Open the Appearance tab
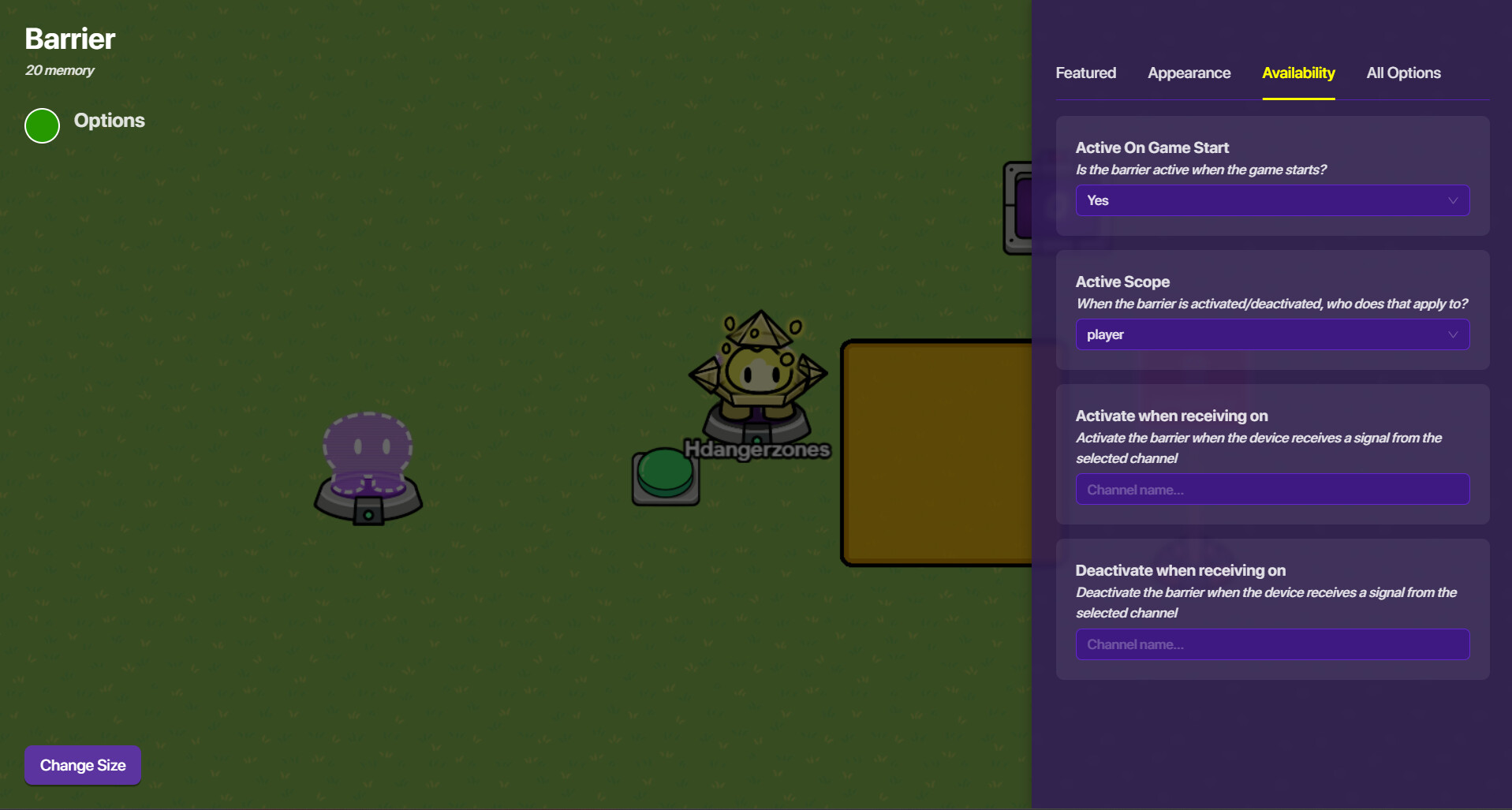Viewport: 1512px width, 810px height. [x=1189, y=73]
